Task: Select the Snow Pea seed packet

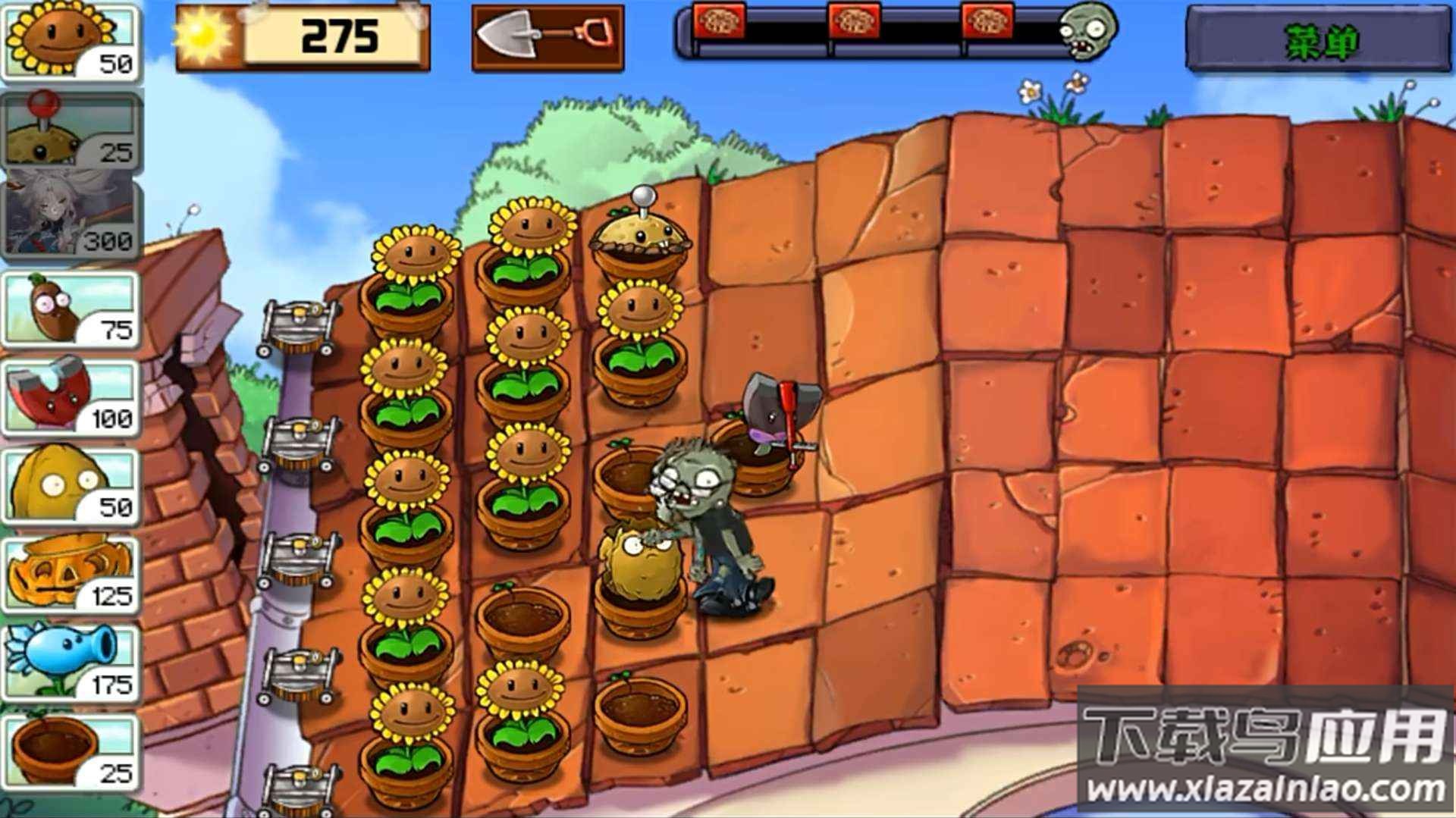Action: pos(71,663)
